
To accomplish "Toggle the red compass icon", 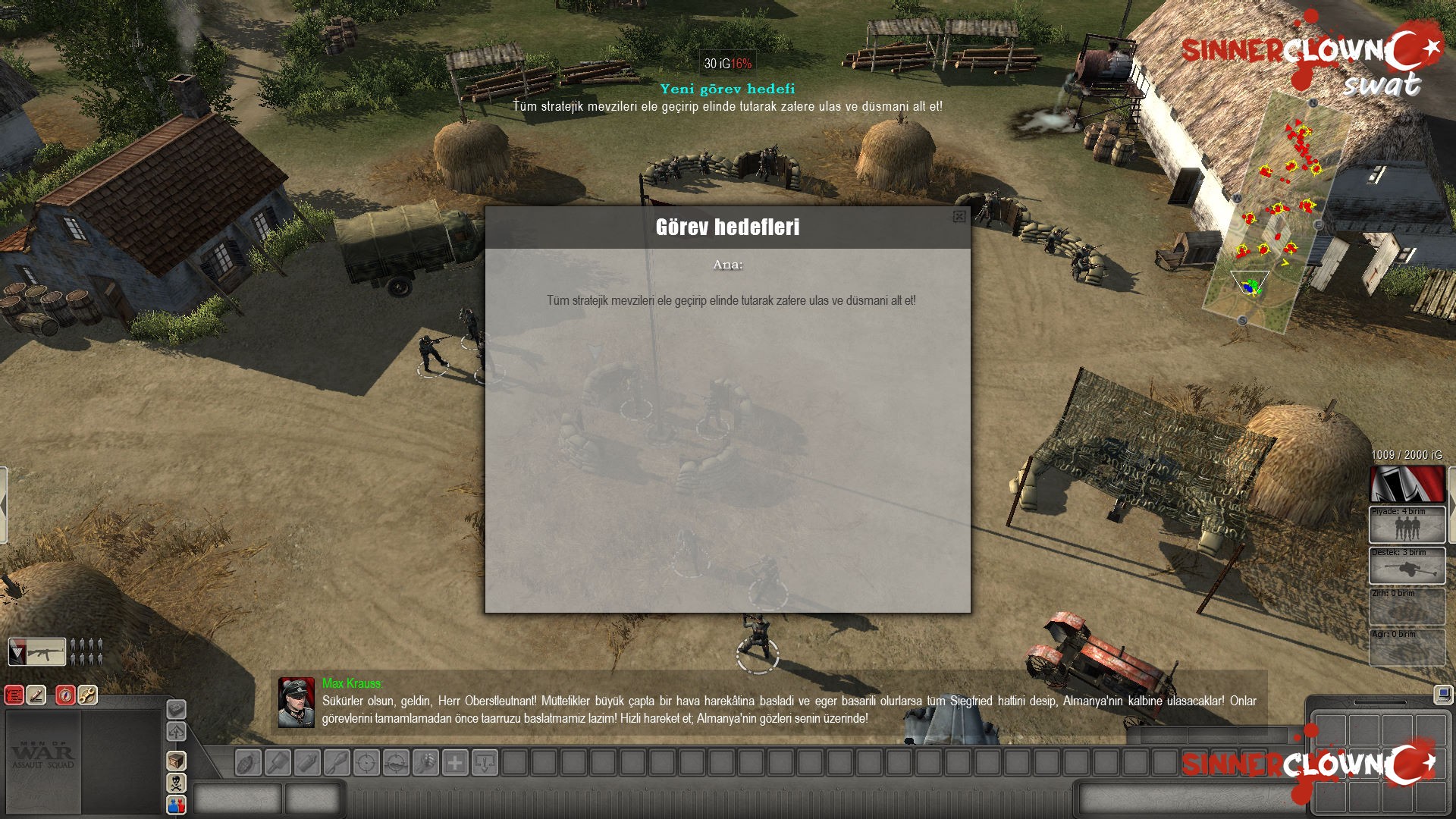I will 65,695.
